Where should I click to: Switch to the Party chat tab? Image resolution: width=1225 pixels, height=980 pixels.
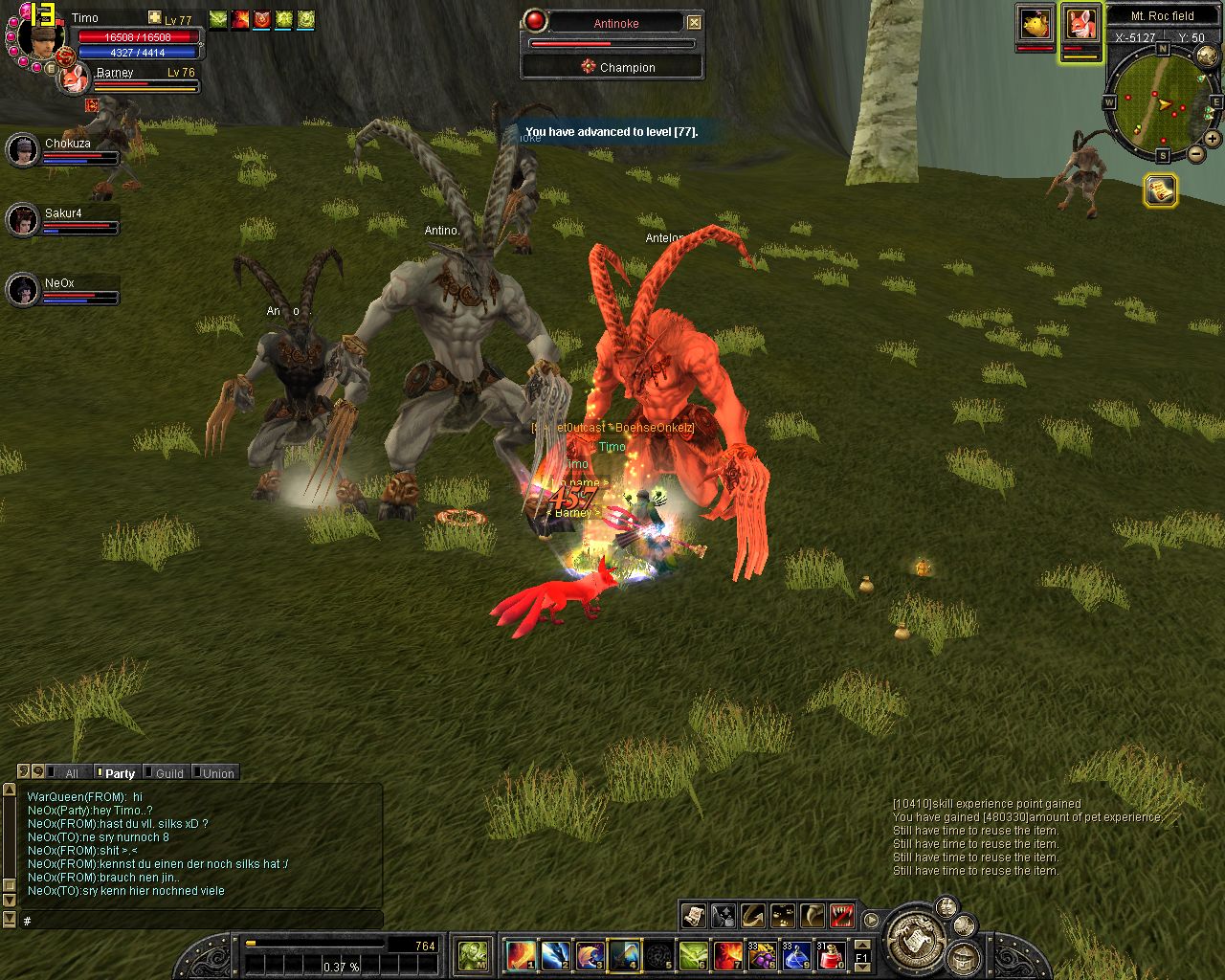click(x=120, y=773)
